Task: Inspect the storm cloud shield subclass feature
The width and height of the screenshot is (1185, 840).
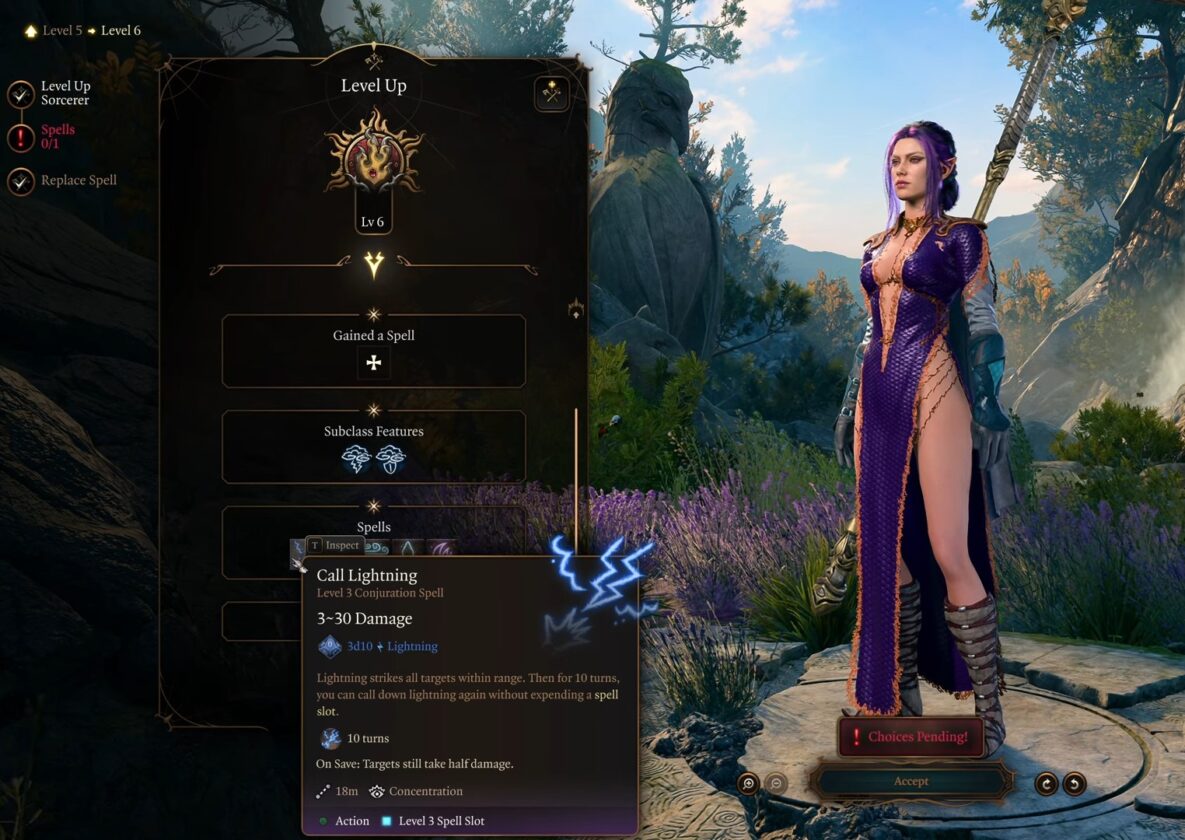Action: click(x=391, y=459)
